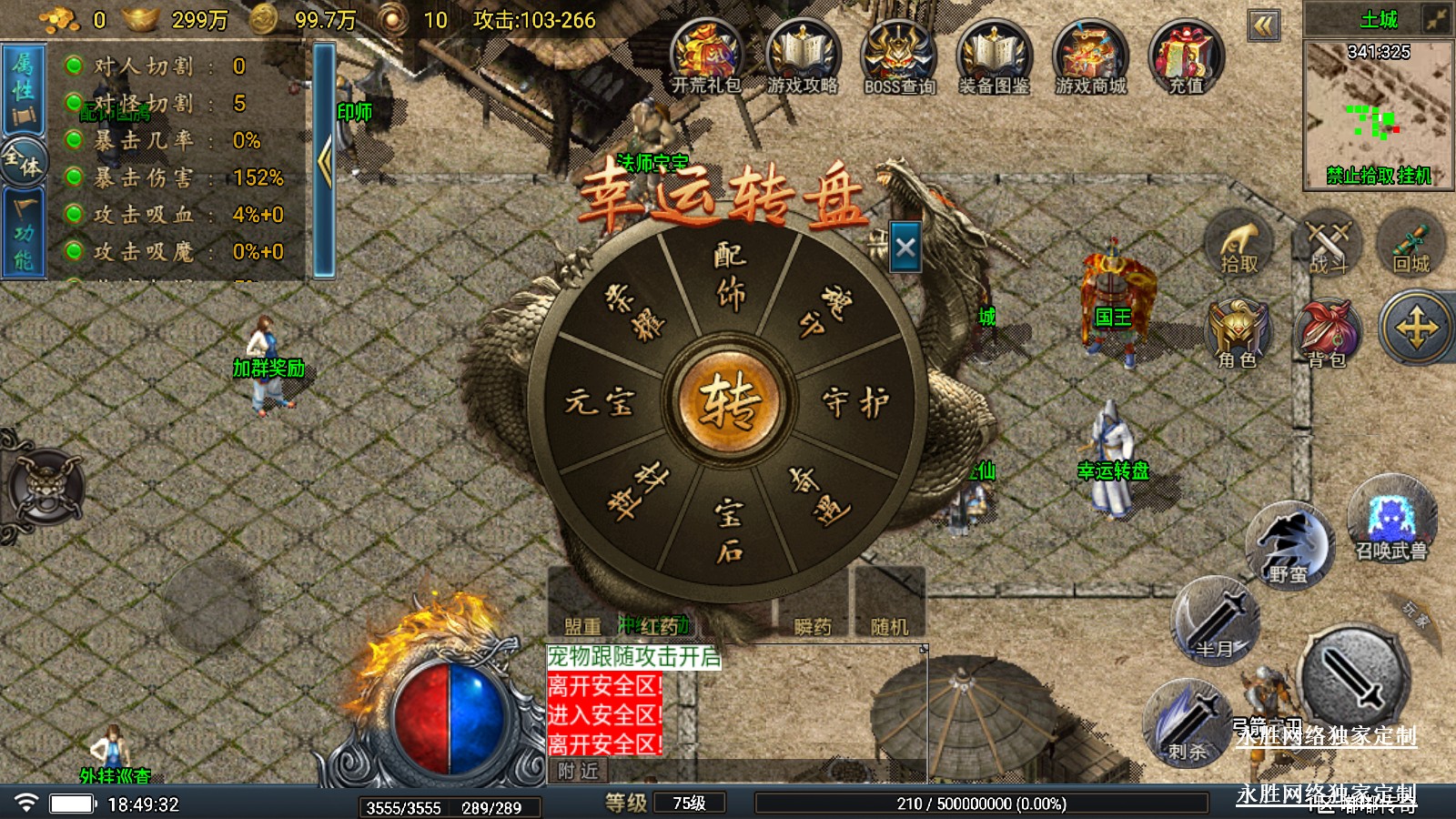This screenshot has width=1456, height=819.
Task: Open the 游戏商城 game shop
Action: pos(1090,56)
